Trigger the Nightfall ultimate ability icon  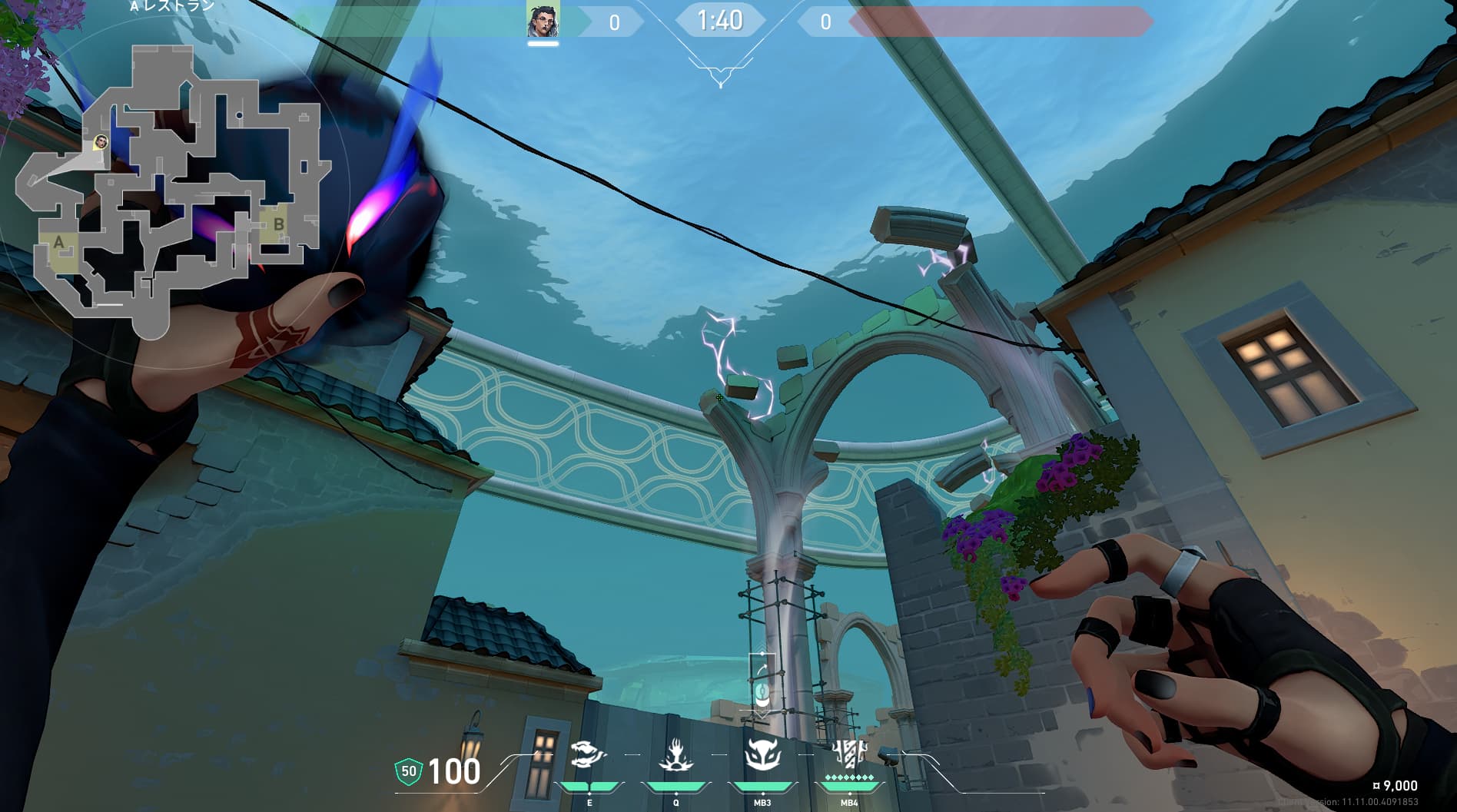click(849, 756)
